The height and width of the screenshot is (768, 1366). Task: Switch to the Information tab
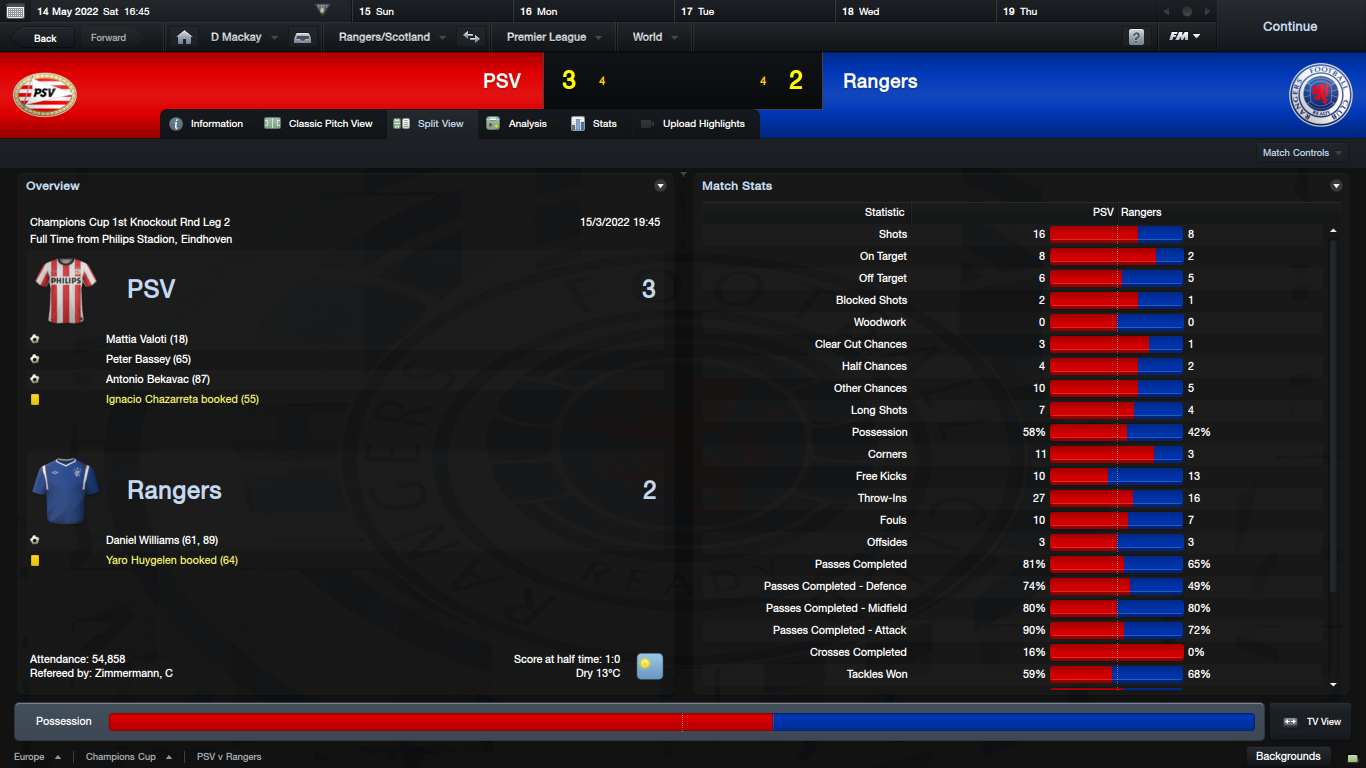tap(207, 124)
